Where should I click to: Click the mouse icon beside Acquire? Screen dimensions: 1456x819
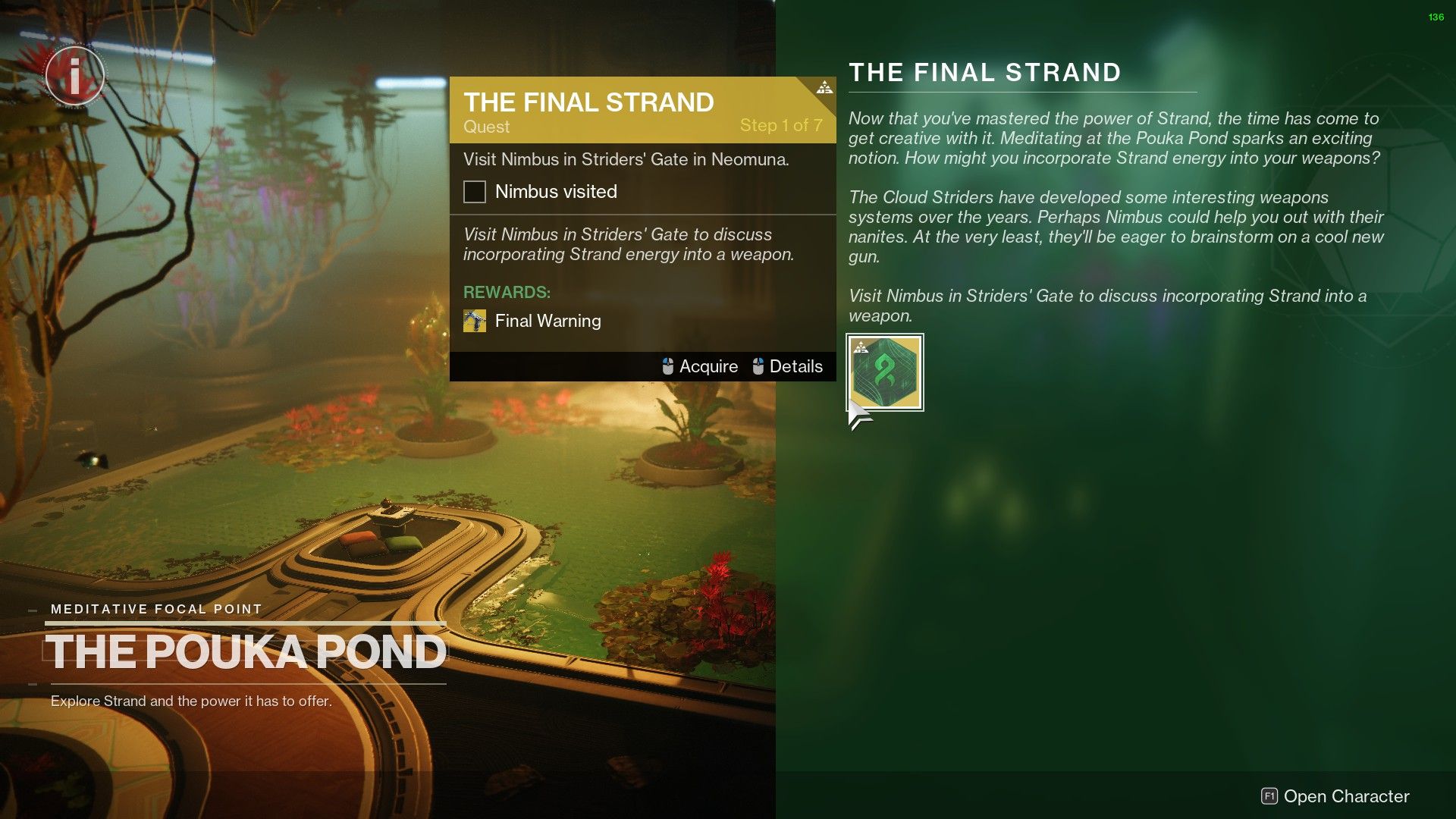click(667, 366)
